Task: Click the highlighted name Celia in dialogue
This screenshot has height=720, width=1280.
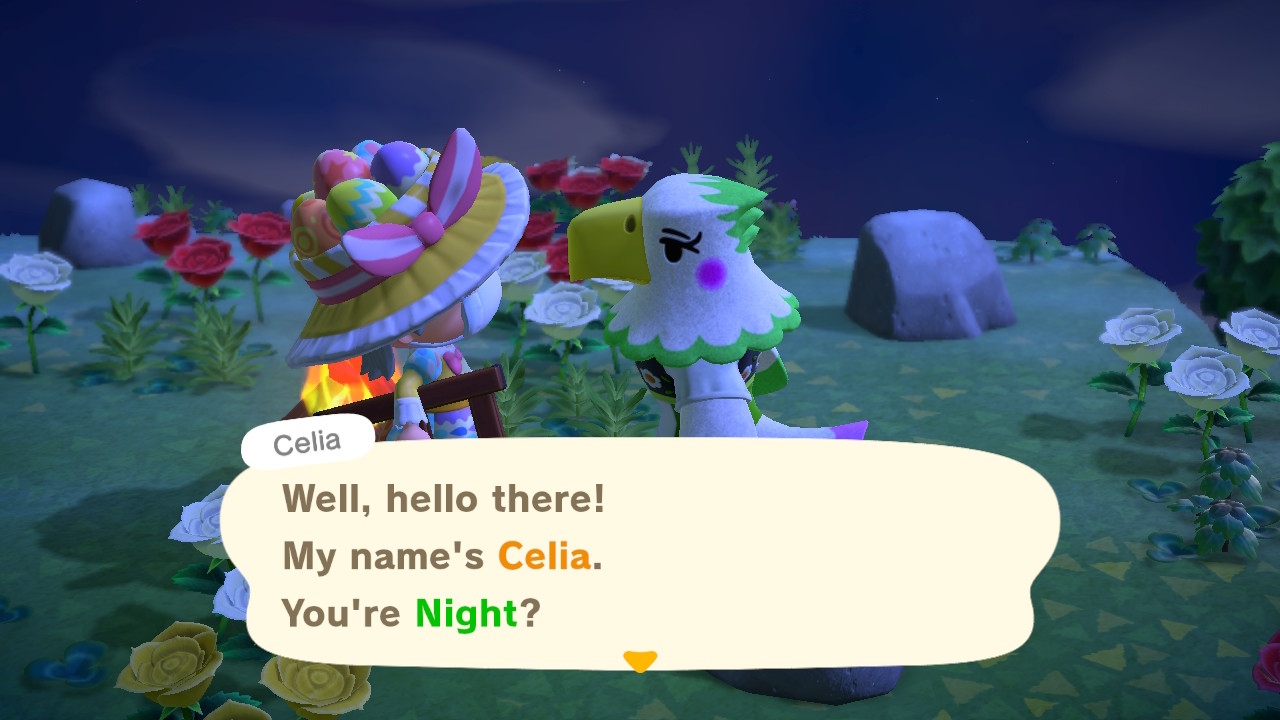Action: click(547, 557)
